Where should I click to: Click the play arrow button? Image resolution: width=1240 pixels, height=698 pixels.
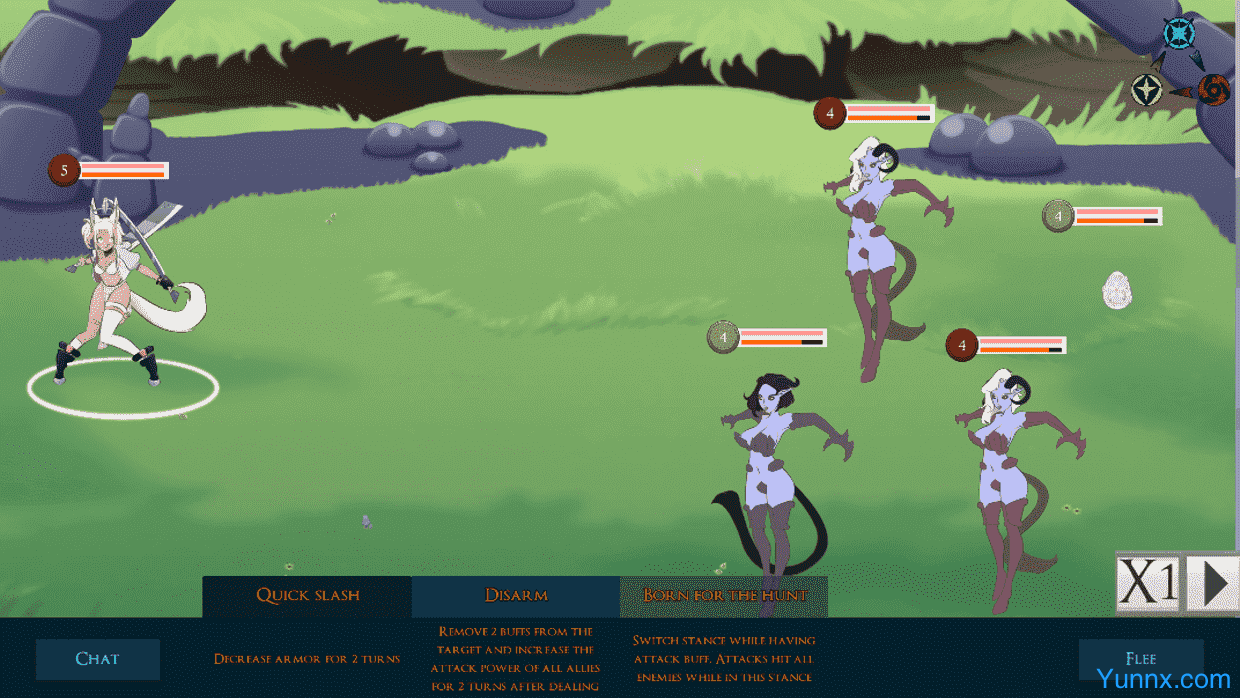1212,582
